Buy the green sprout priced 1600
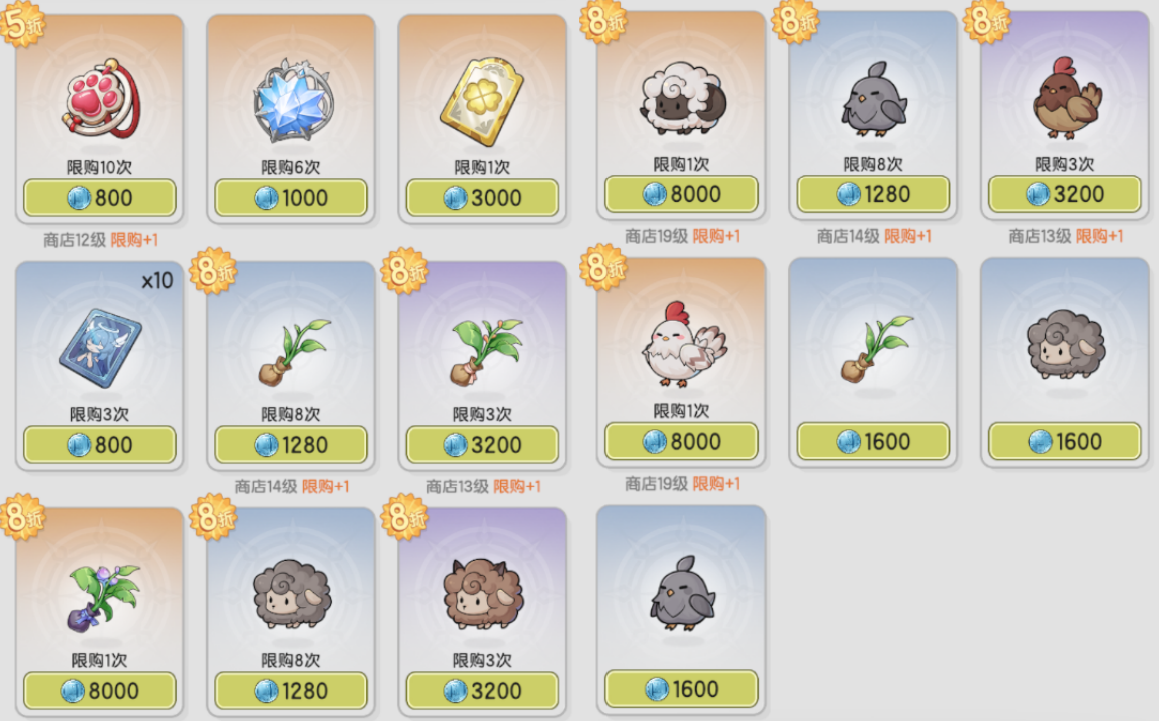This screenshot has height=721, width=1159. pos(873,441)
